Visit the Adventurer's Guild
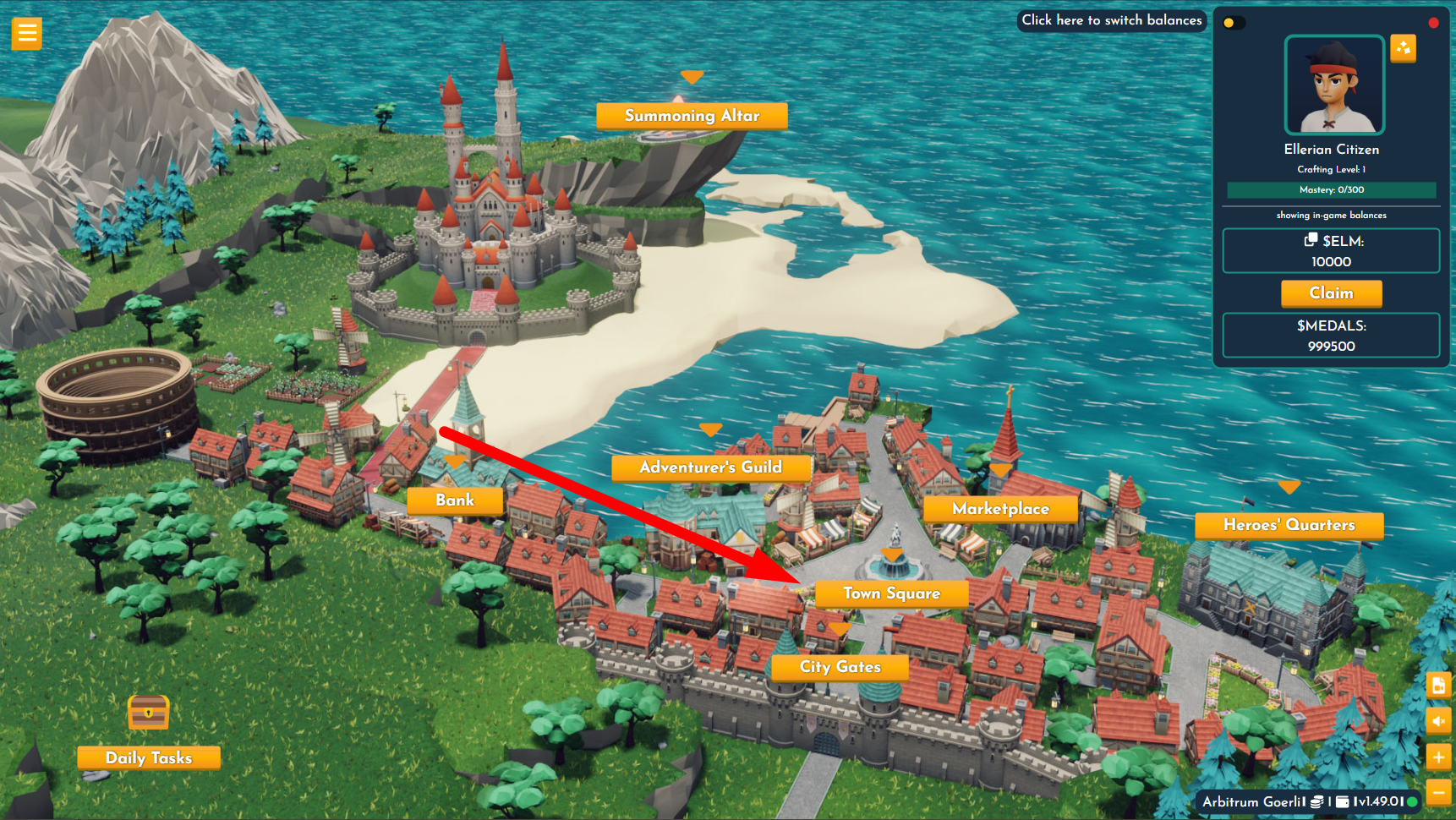Screen dimensions: 1456x820 pos(710,467)
